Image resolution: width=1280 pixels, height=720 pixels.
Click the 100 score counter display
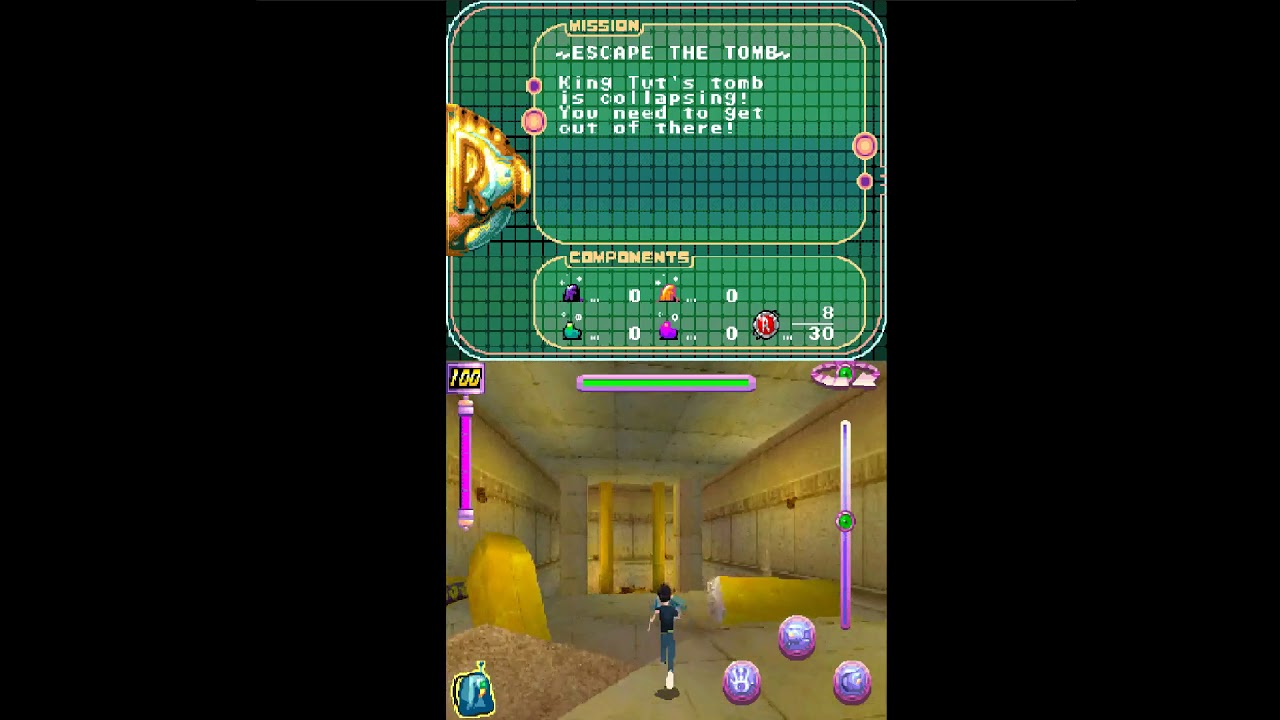(464, 379)
